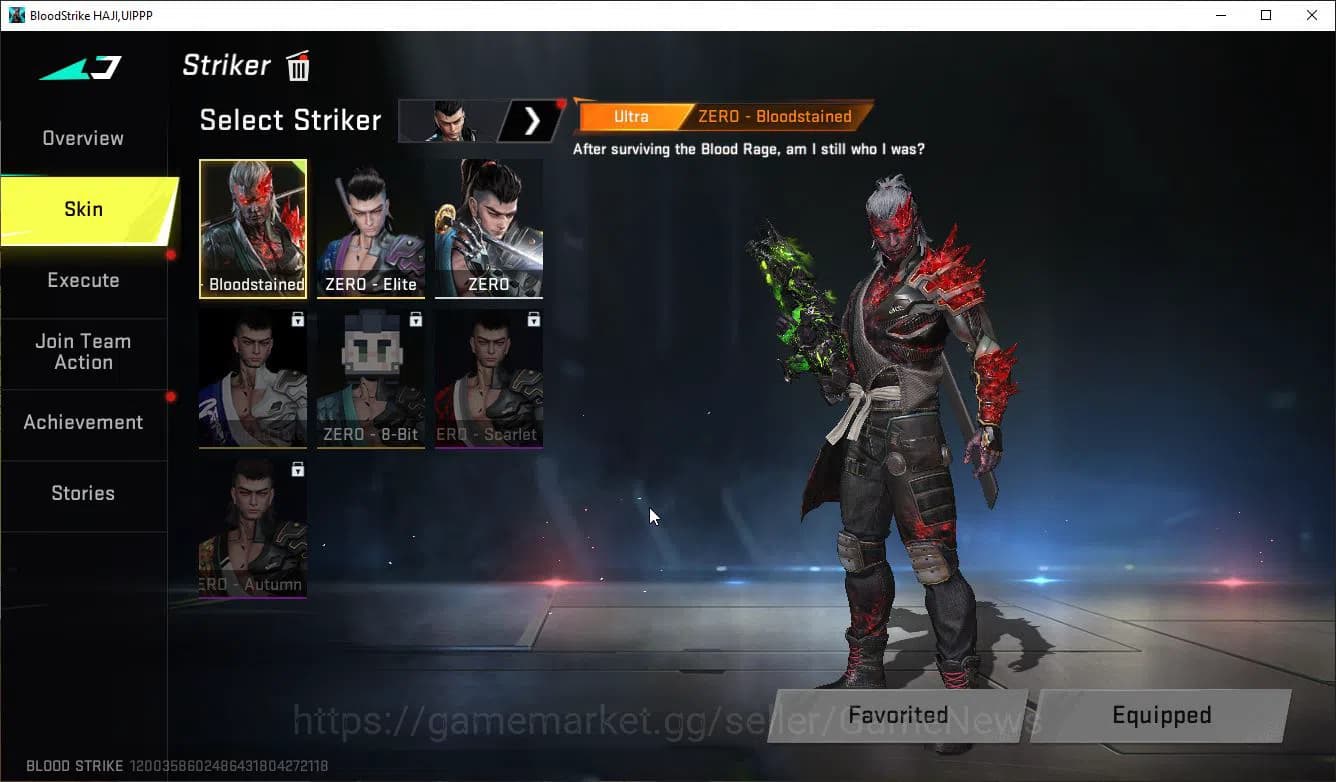The width and height of the screenshot is (1336, 782).
Task: Click the BloodStrike icon in the title bar
Action: (14, 15)
